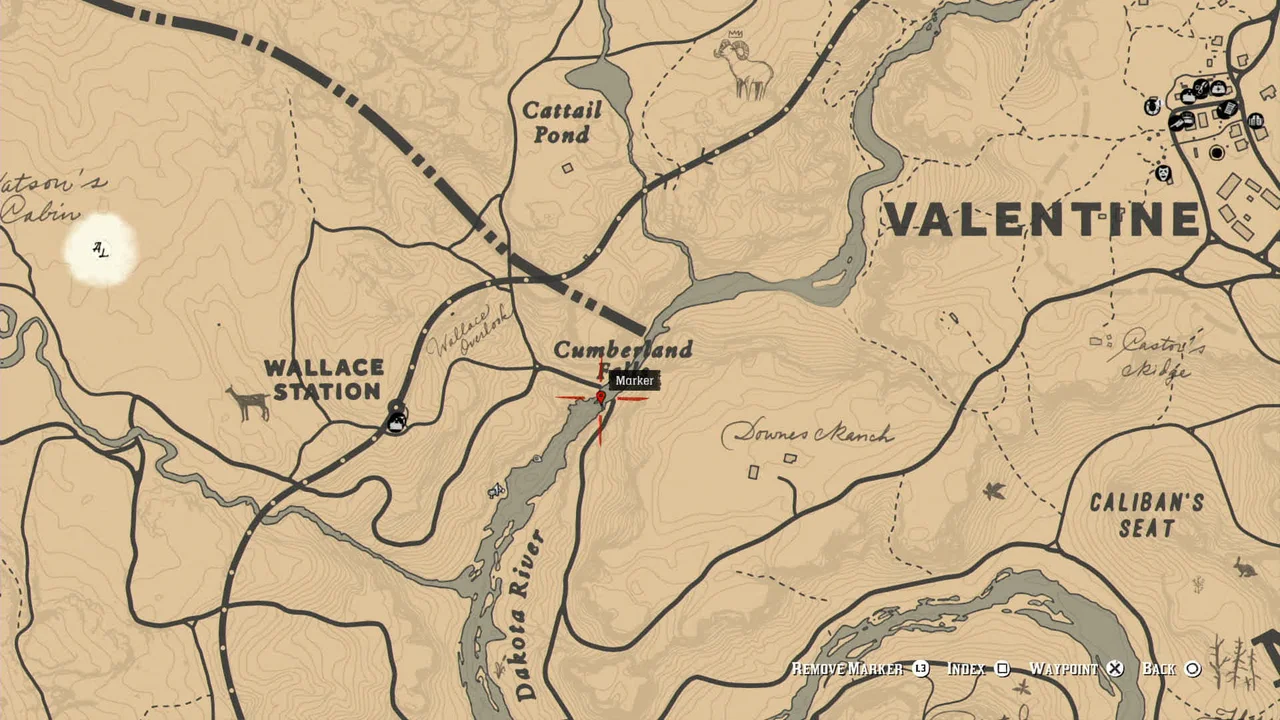Open the gunsmith icon in Valentine

coord(1177,122)
